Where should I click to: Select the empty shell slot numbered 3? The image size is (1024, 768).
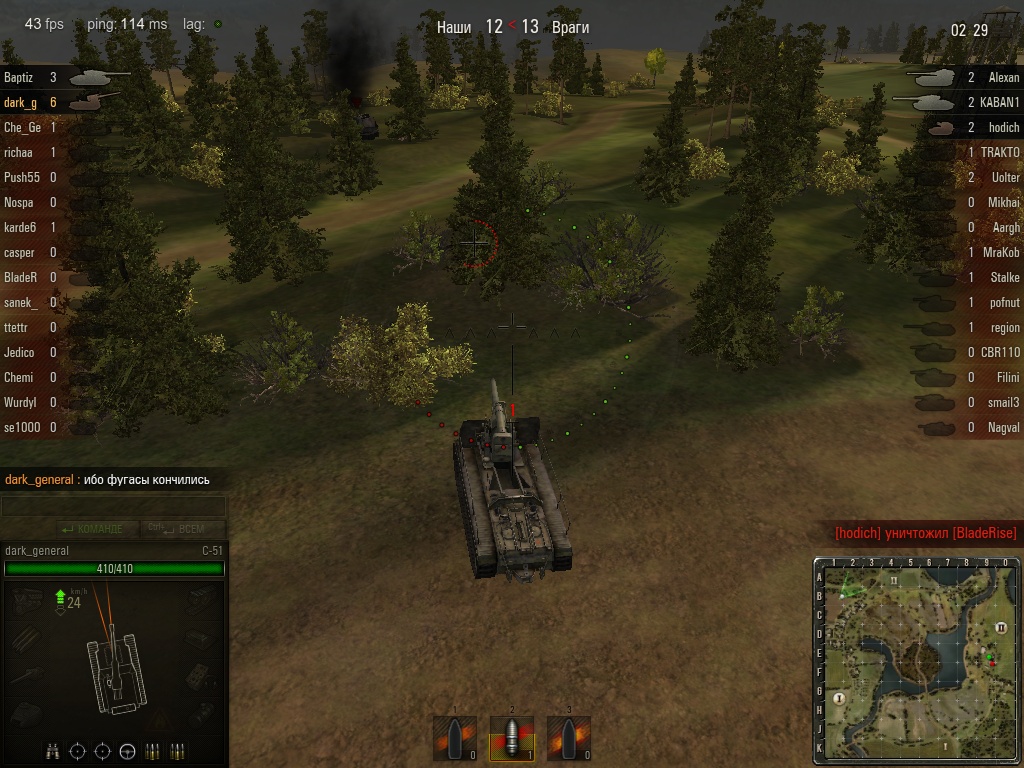[x=568, y=738]
